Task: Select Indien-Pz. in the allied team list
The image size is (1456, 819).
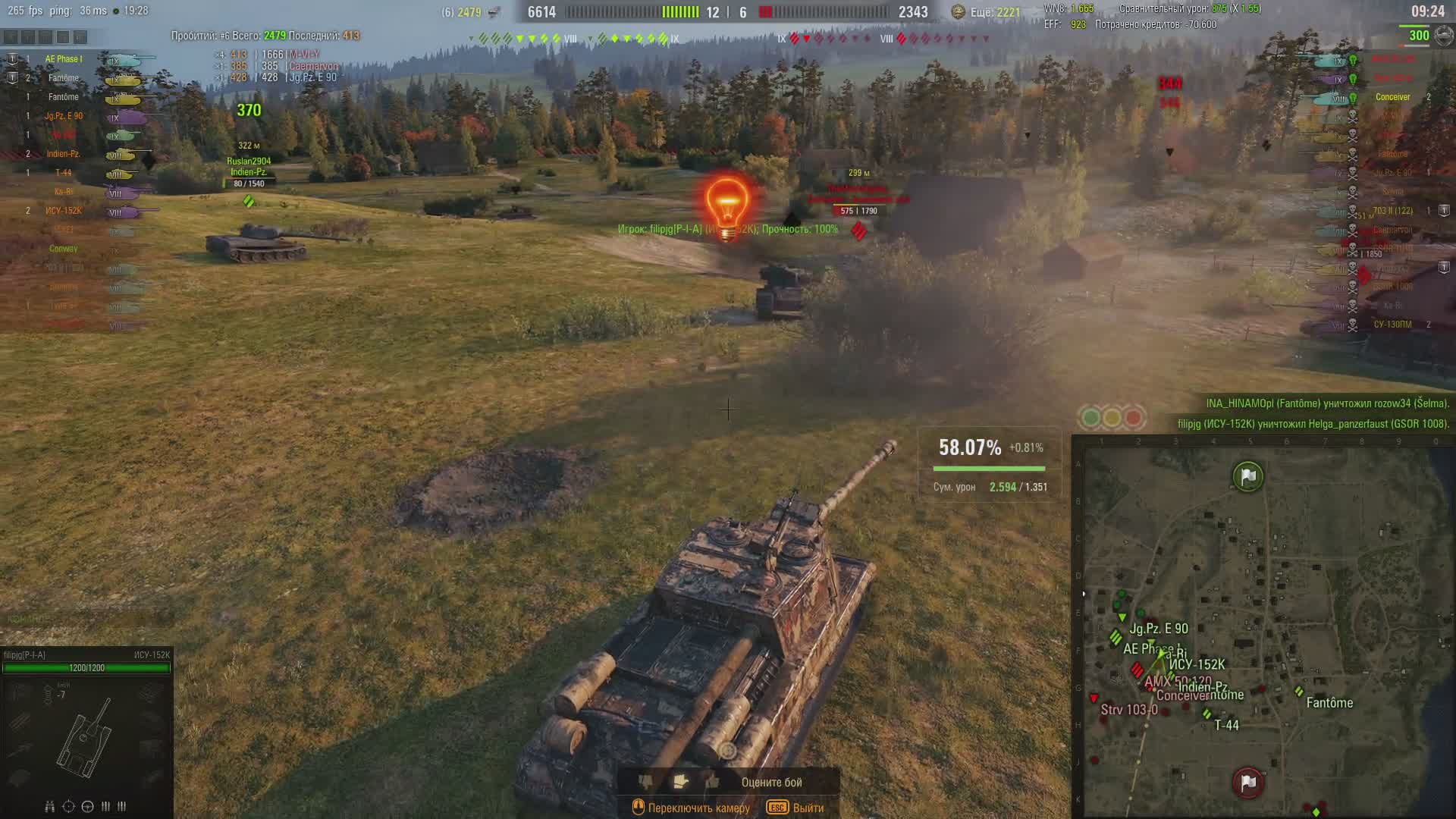Action: point(64,154)
